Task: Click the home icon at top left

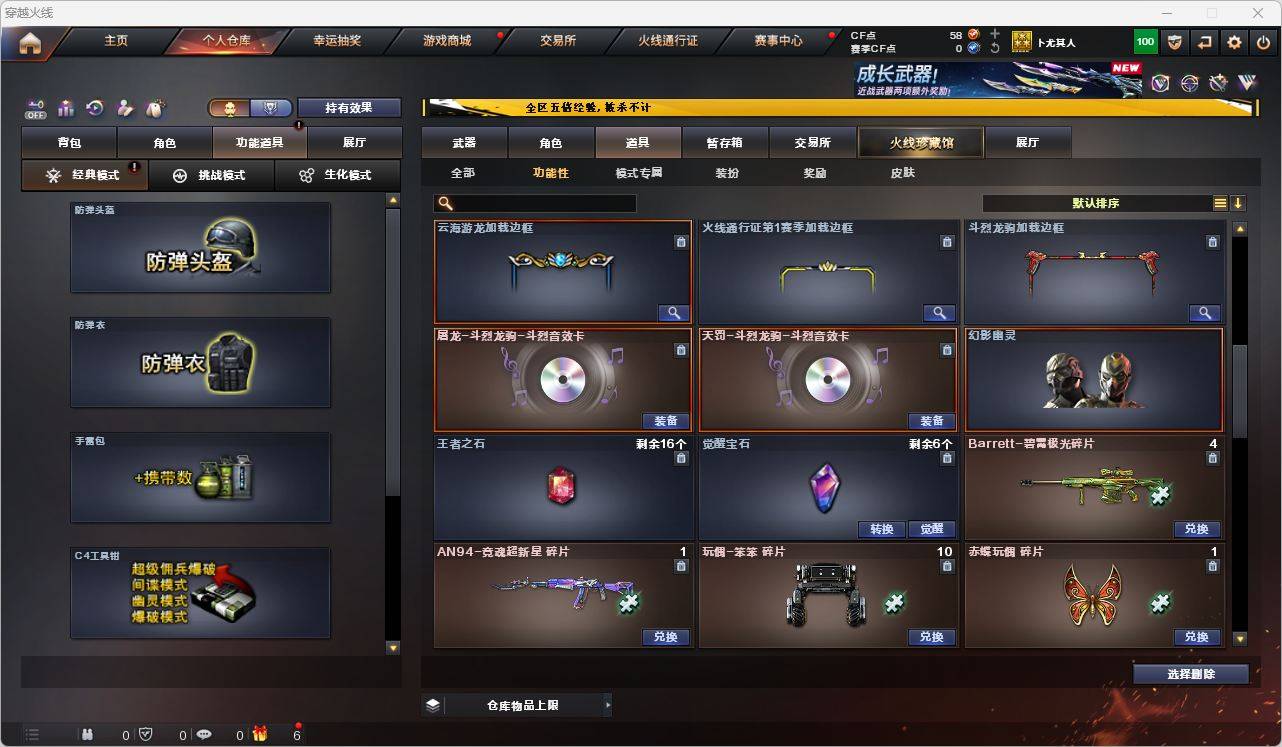Action: (x=29, y=42)
